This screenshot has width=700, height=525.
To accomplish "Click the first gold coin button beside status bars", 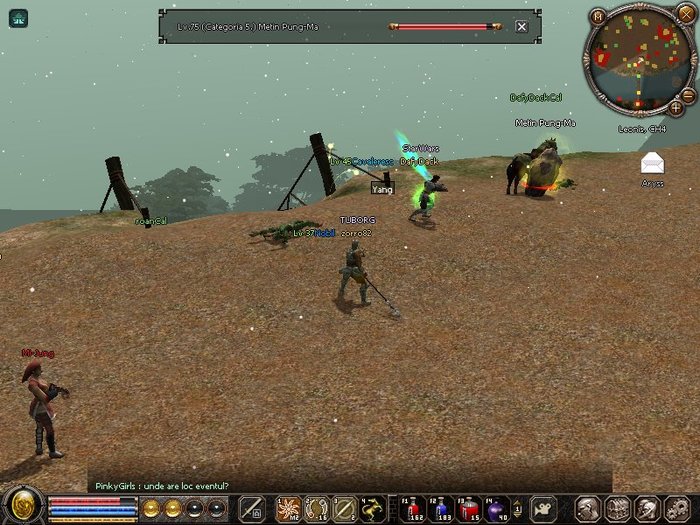I will (x=150, y=508).
